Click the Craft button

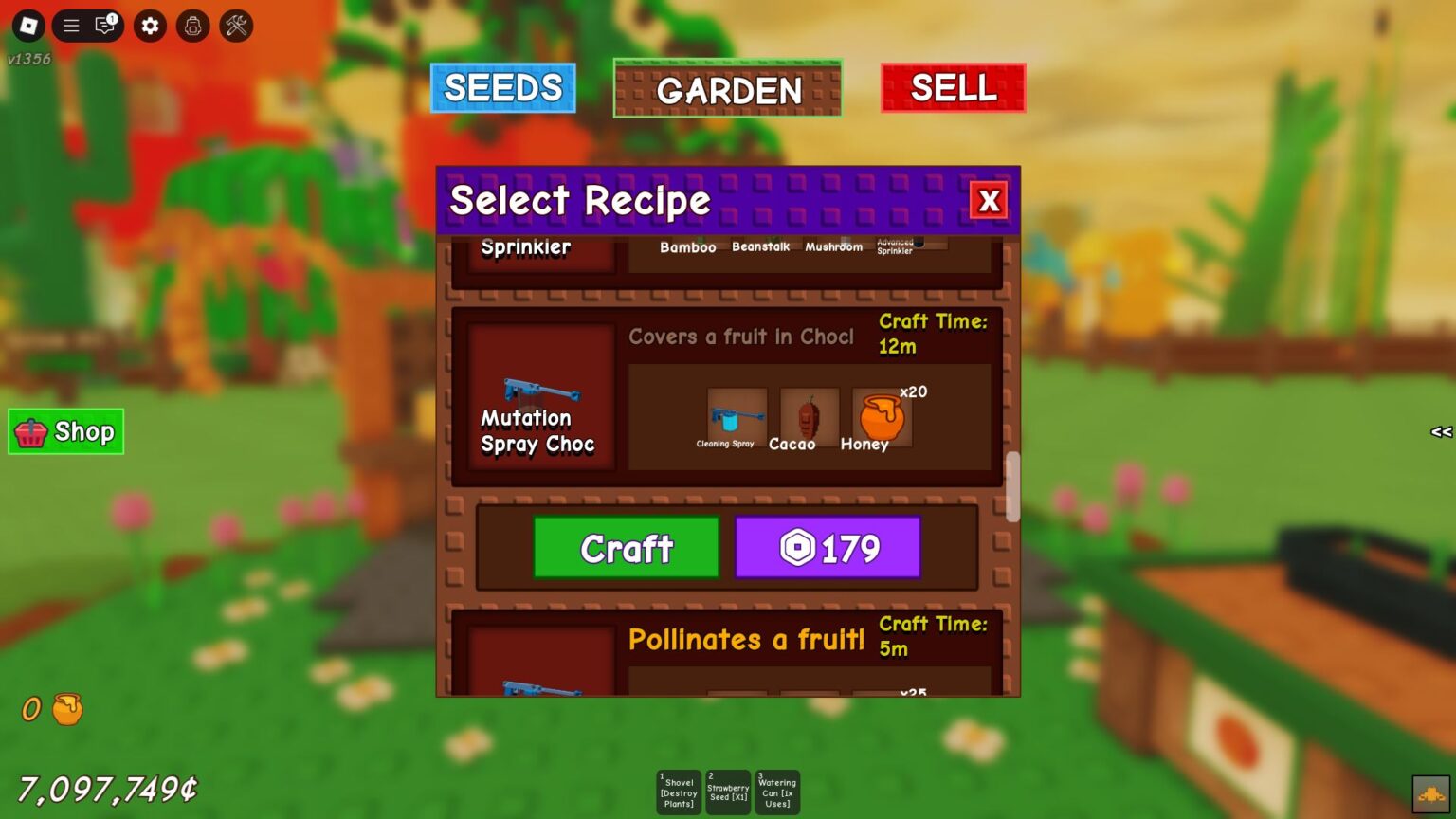[x=627, y=547]
